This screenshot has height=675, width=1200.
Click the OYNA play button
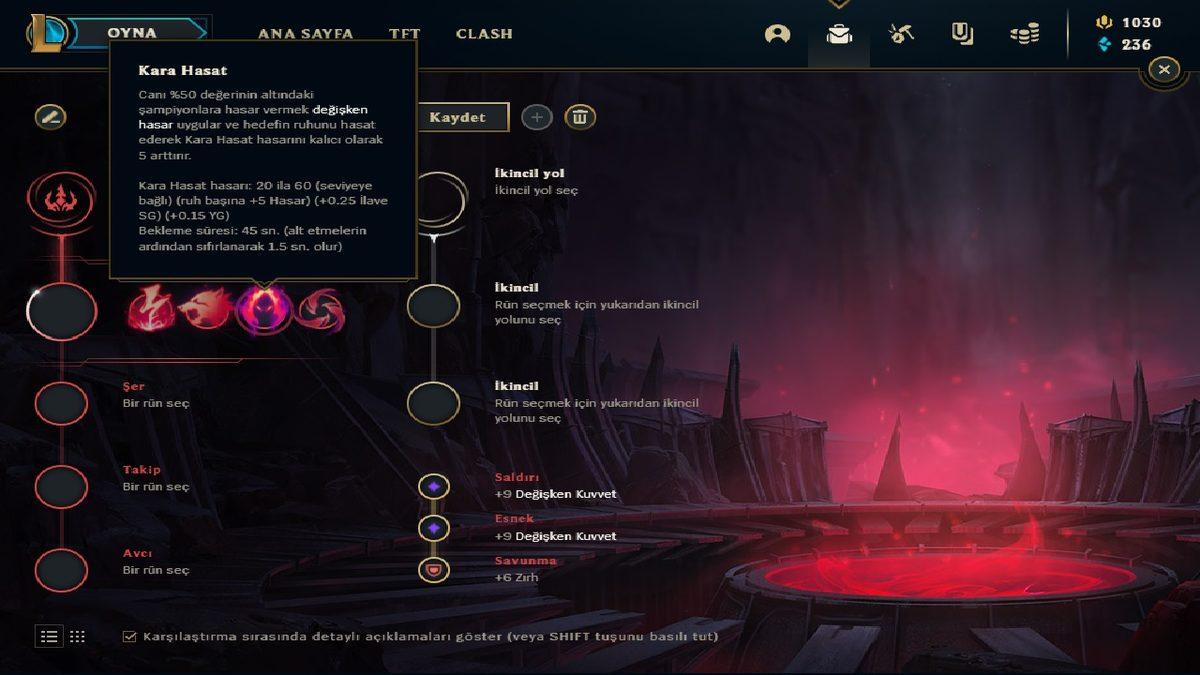click(x=132, y=33)
